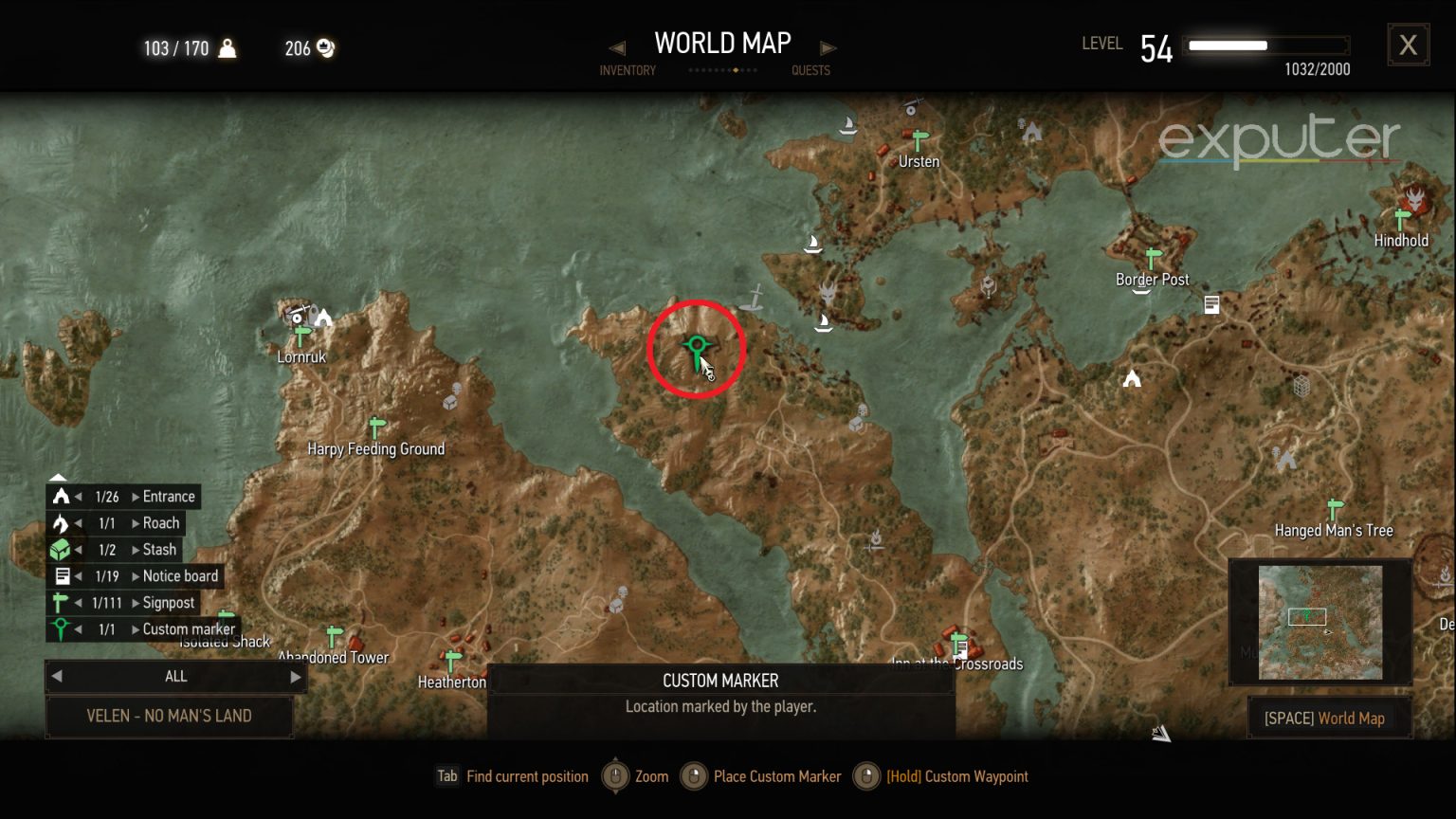The image size is (1456, 819).
Task: Click the Velen - No Man's Land region button
Action: pos(169,717)
